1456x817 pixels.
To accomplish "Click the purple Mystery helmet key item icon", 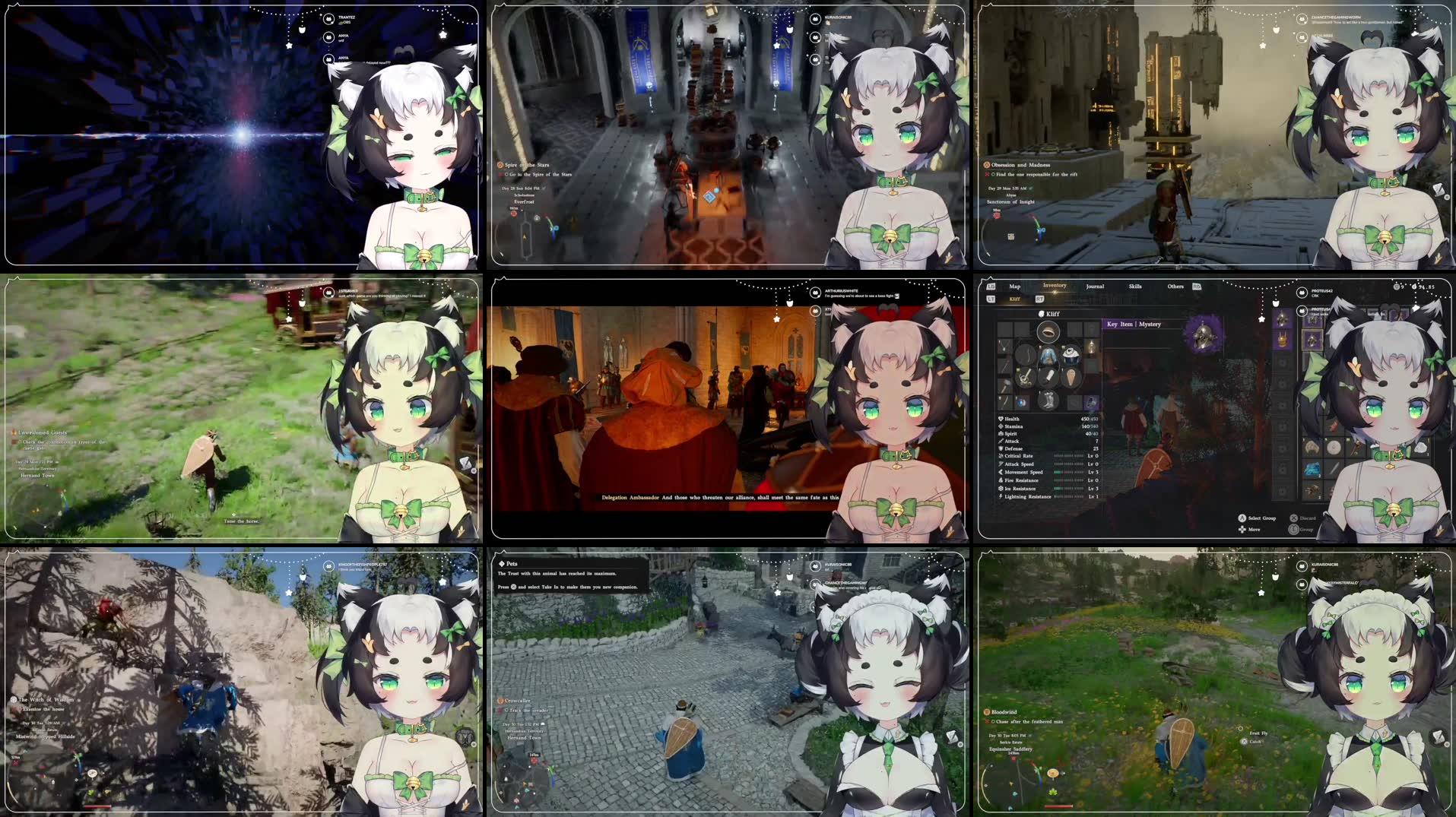I will [x=1202, y=334].
